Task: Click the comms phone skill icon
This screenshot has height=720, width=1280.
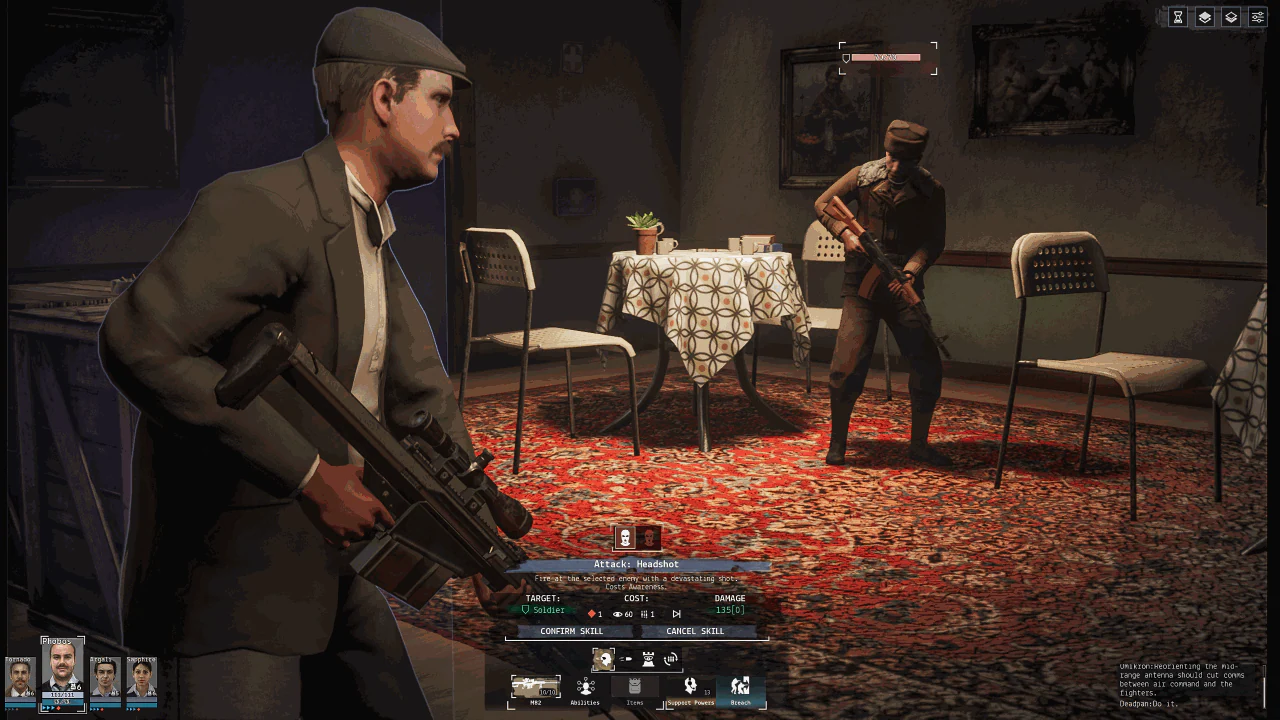Action: coord(669,658)
